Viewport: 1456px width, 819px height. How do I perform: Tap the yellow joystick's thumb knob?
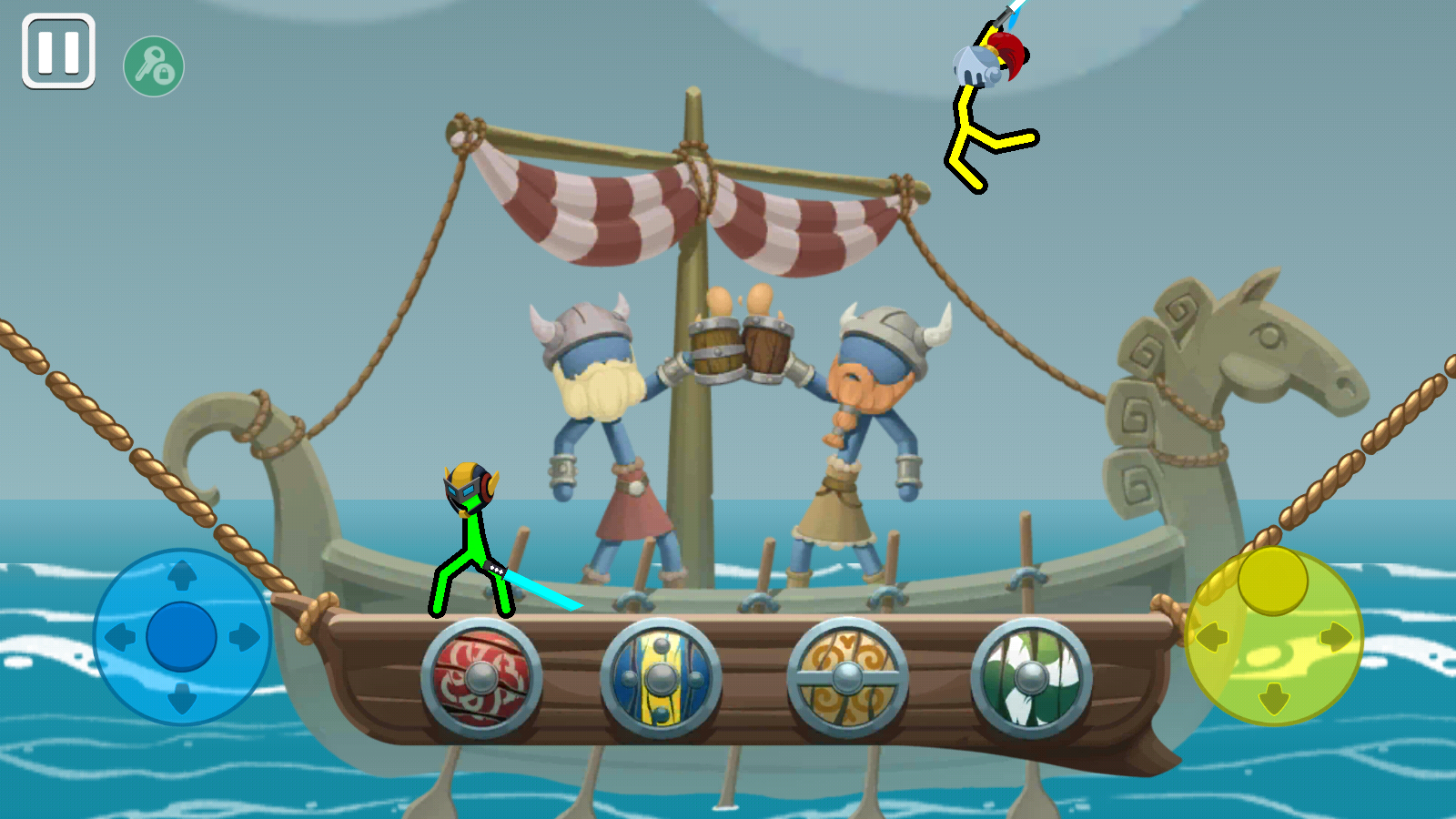point(1272,580)
